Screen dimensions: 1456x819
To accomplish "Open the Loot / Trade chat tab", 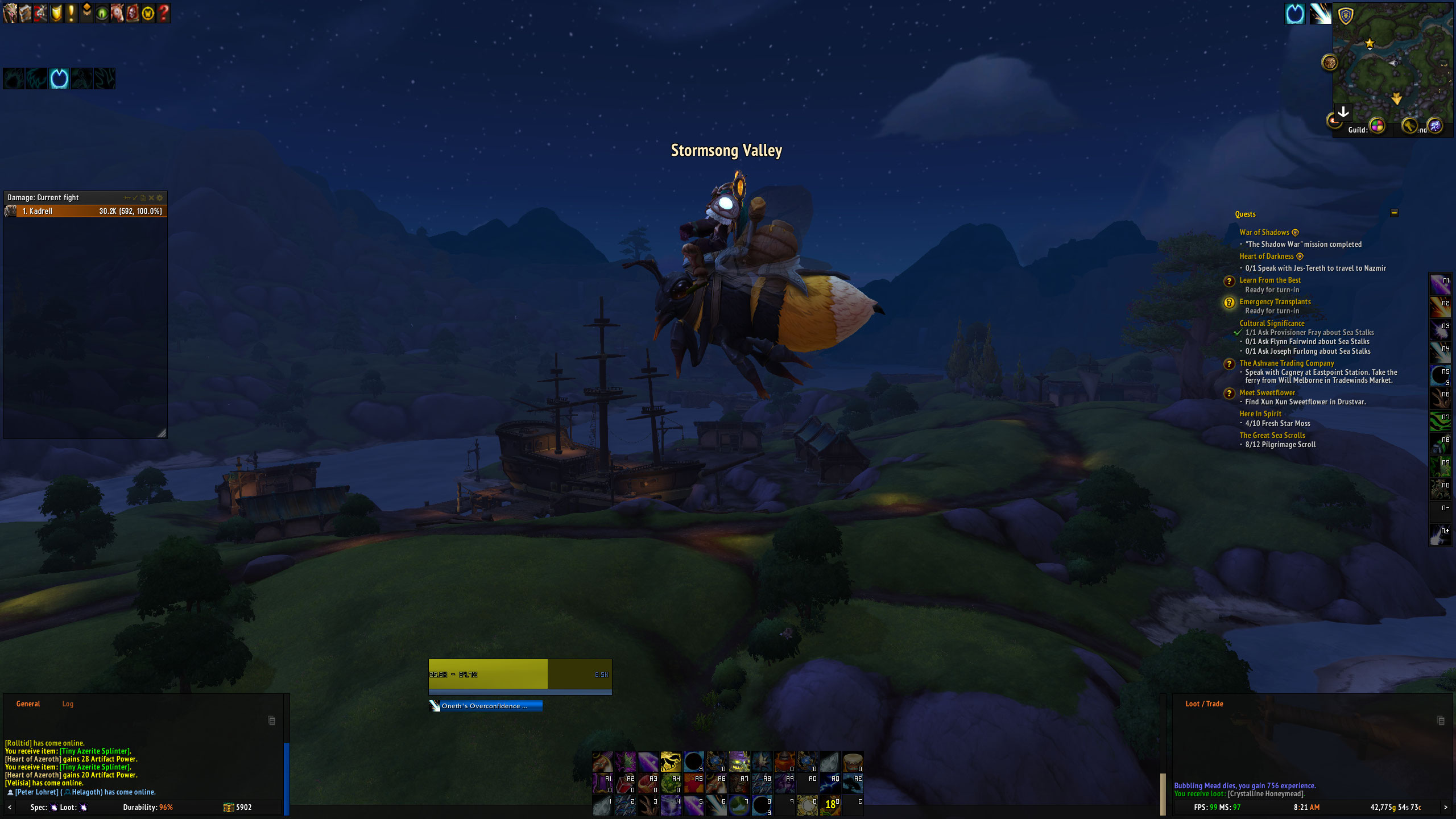I will coord(1204,704).
